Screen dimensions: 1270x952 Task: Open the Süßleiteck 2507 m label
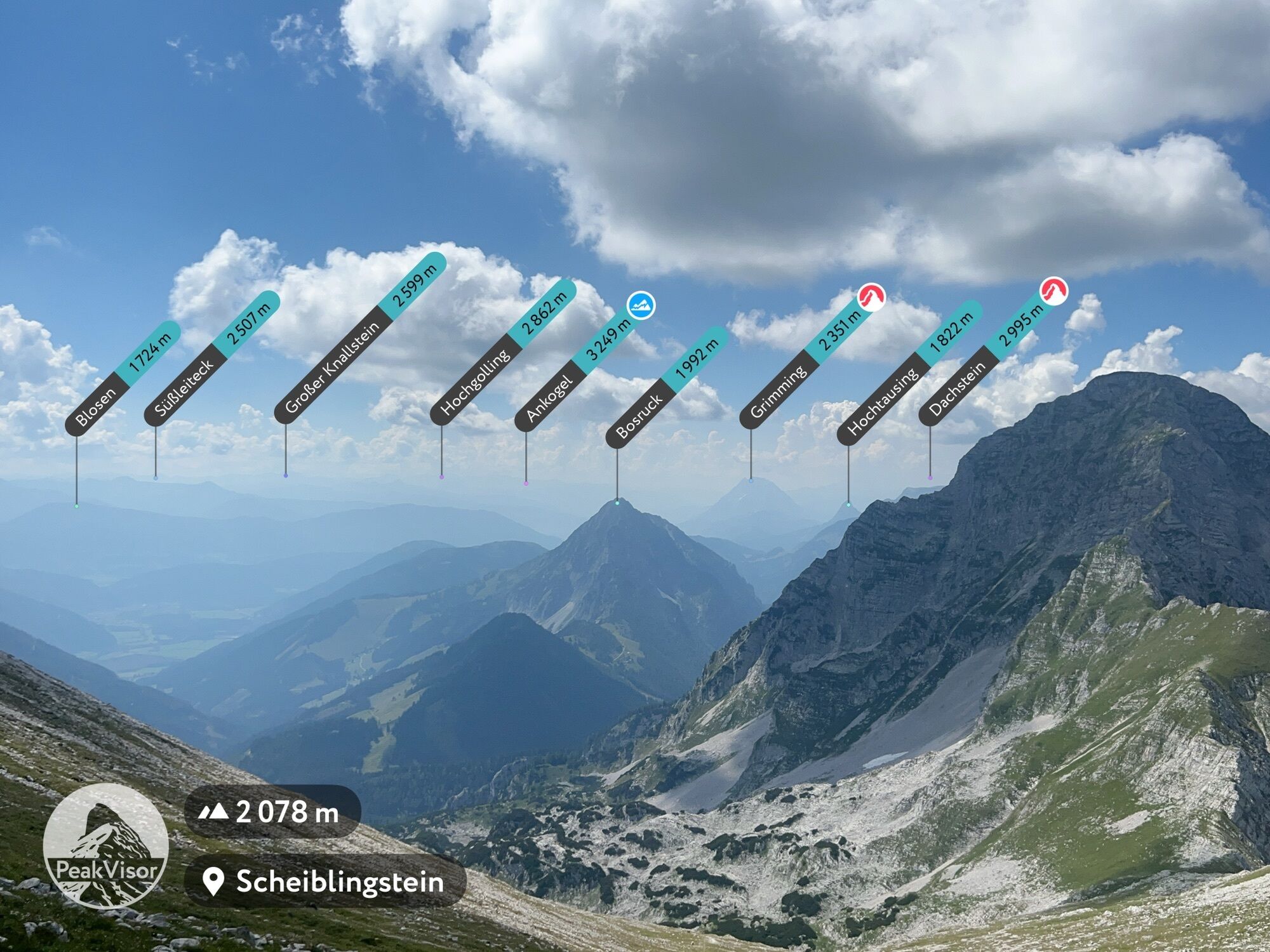tap(211, 359)
